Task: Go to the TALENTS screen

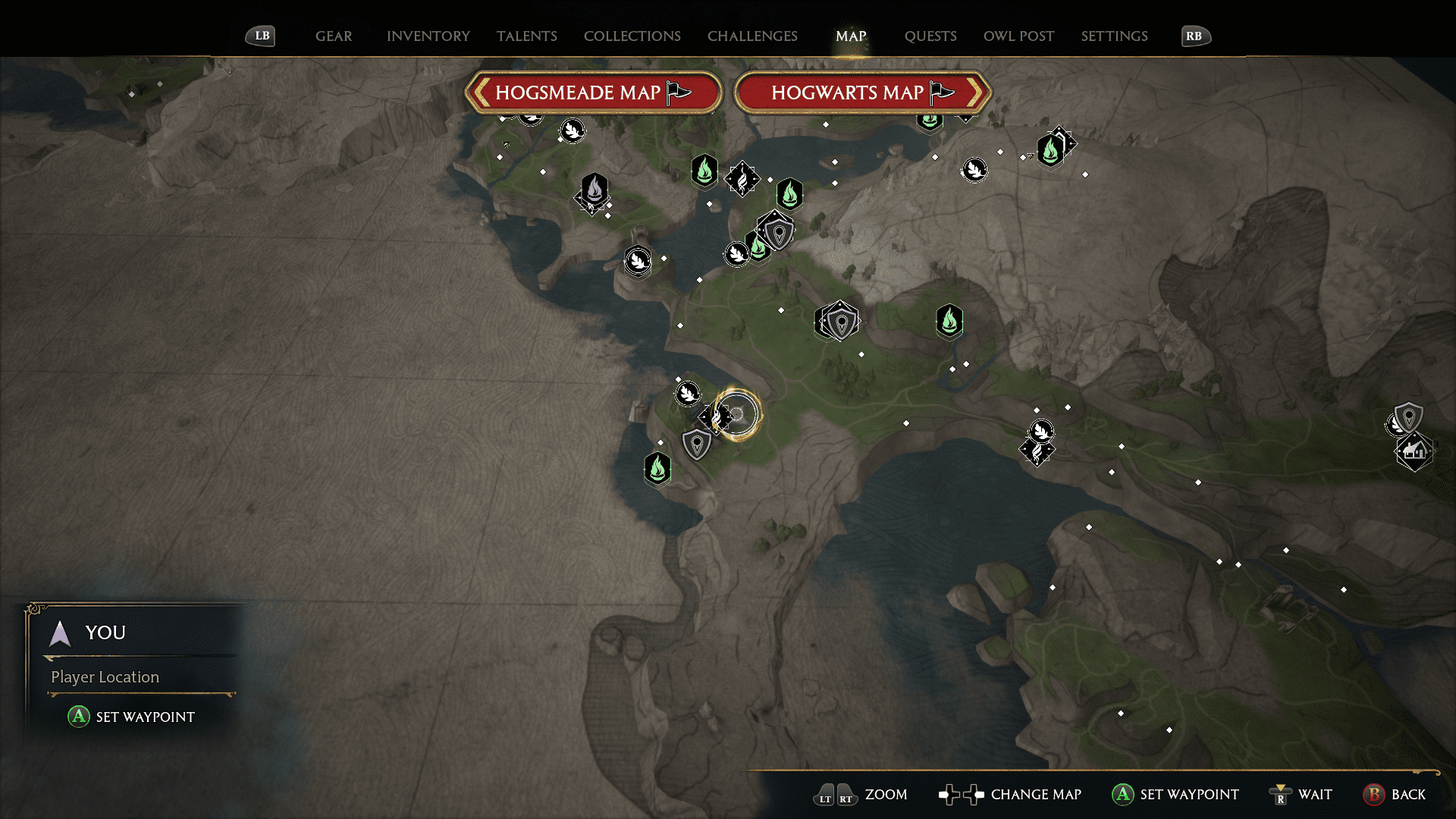Action: click(527, 36)
